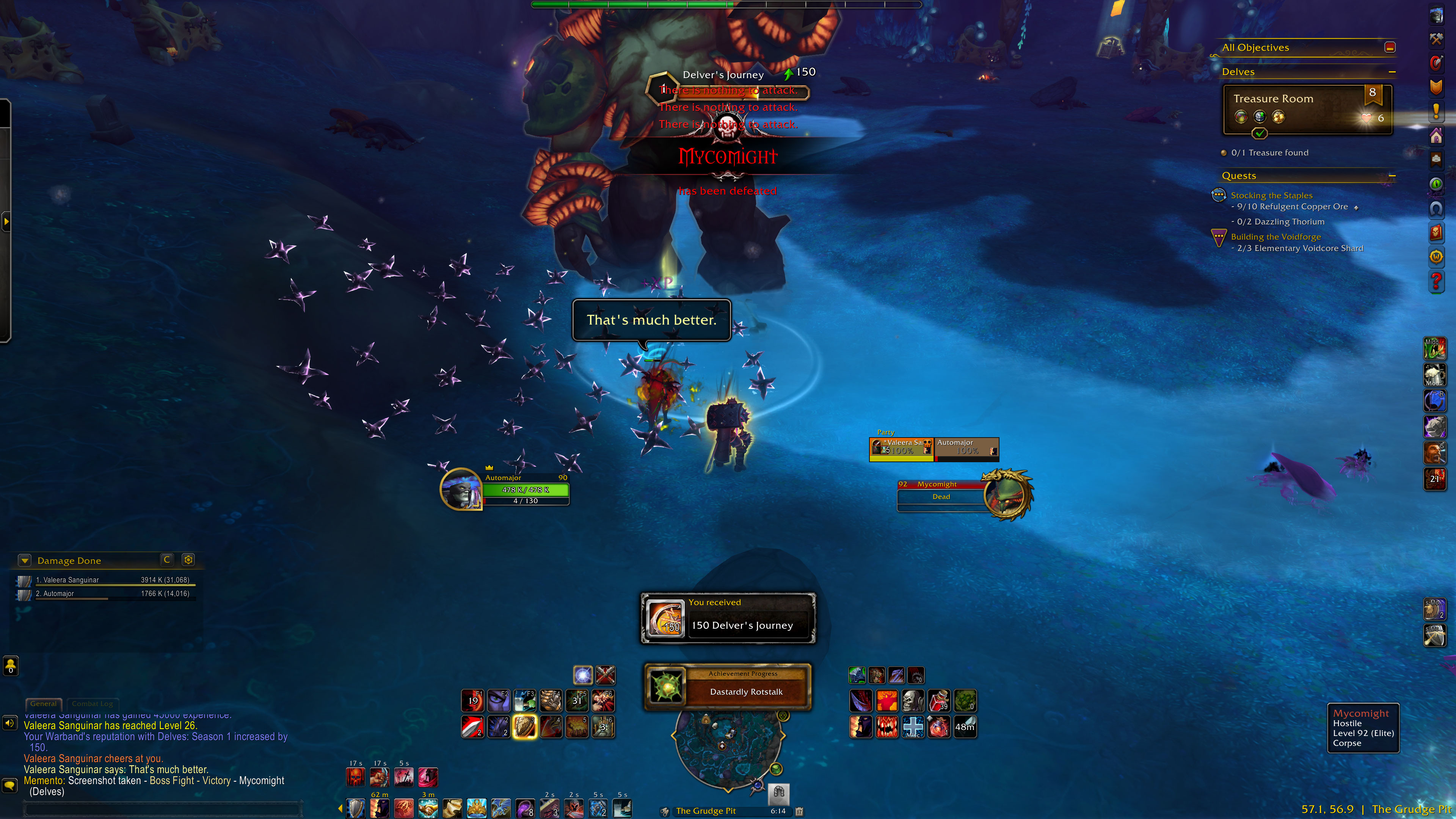Collapse the All Objectives tracker
This screenshot has width=1456, height=819.
point(1390,47)
